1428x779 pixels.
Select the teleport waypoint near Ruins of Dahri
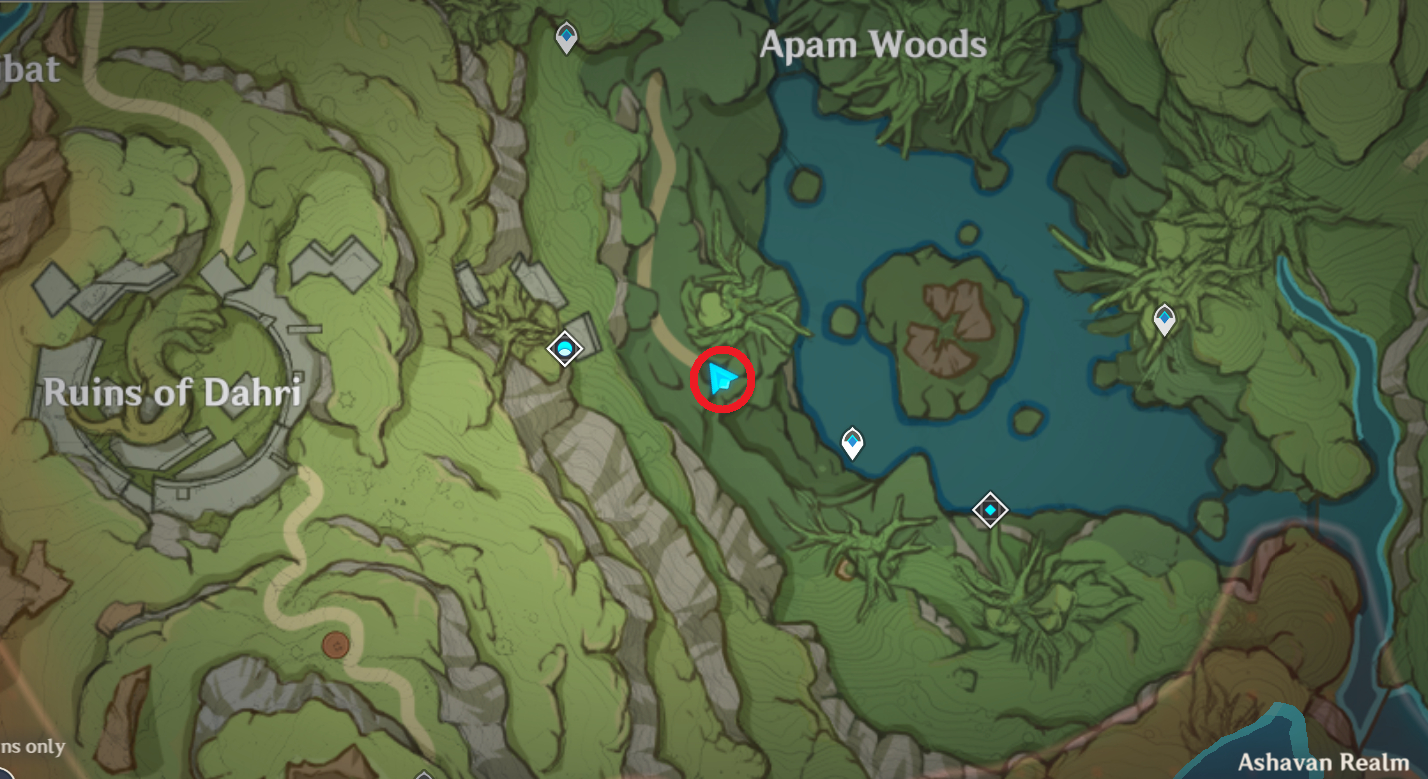(x=565, y=350)
